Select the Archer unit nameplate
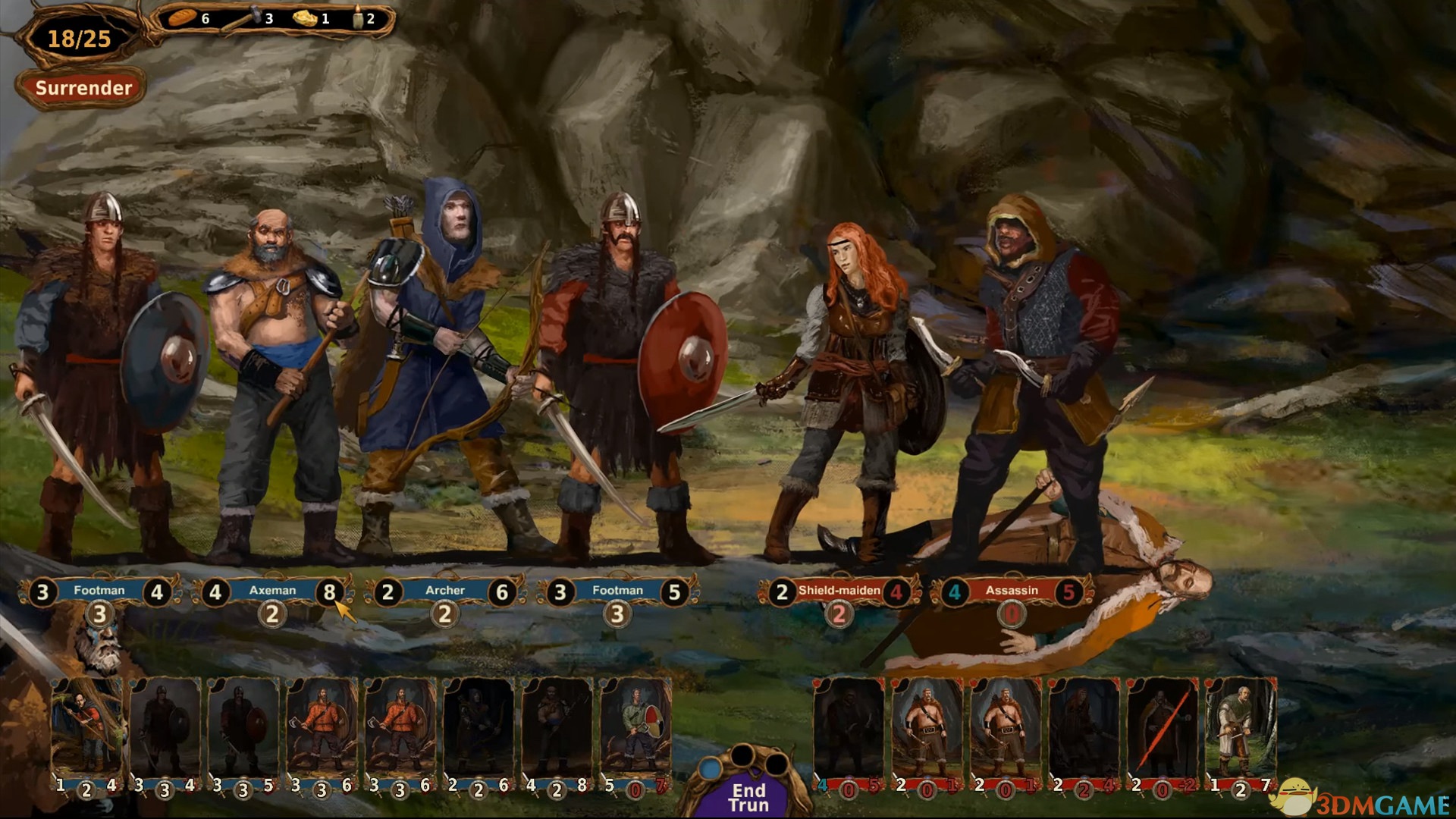 pos(445,591)
